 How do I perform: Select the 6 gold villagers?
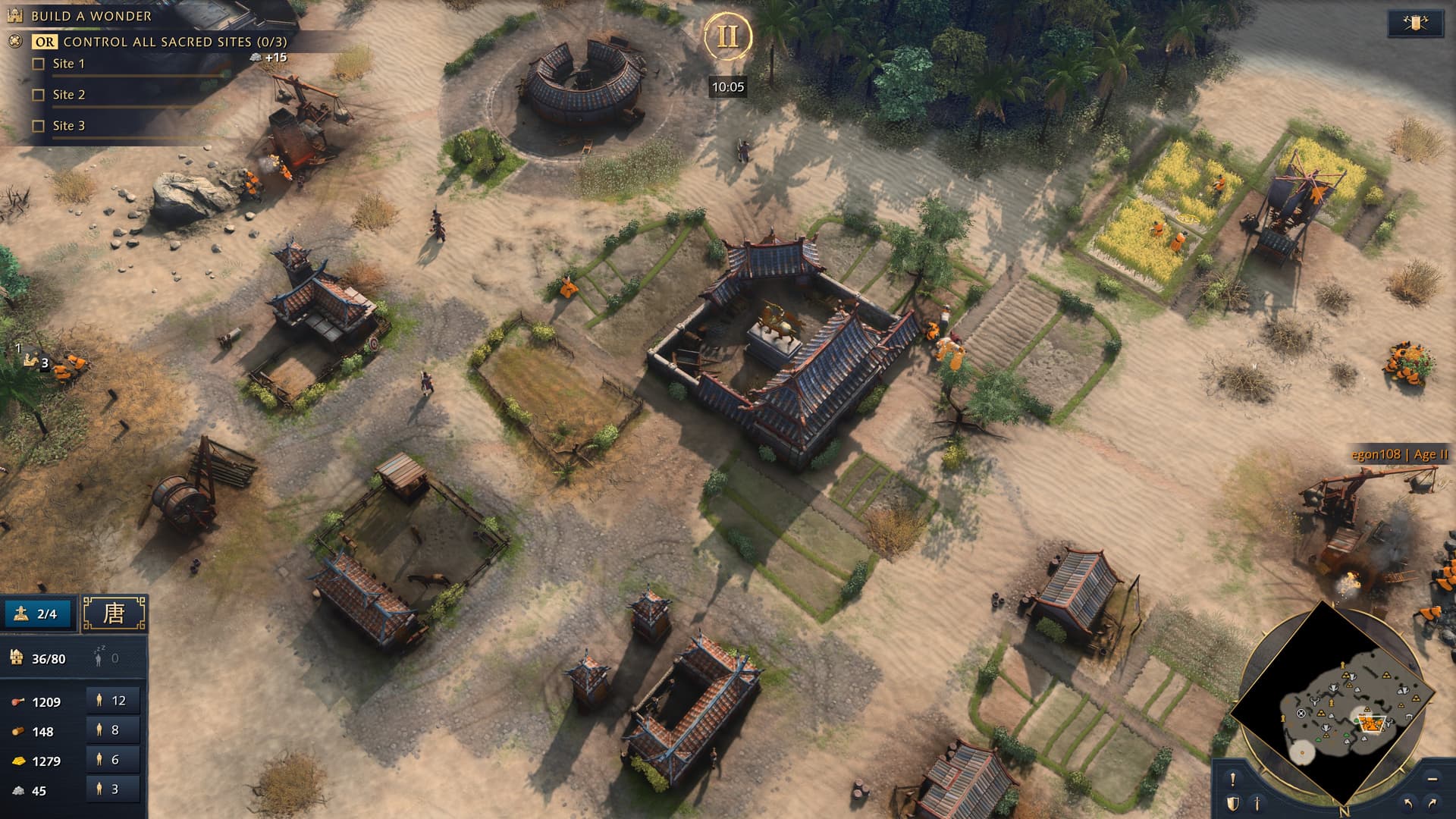point(112,760)
